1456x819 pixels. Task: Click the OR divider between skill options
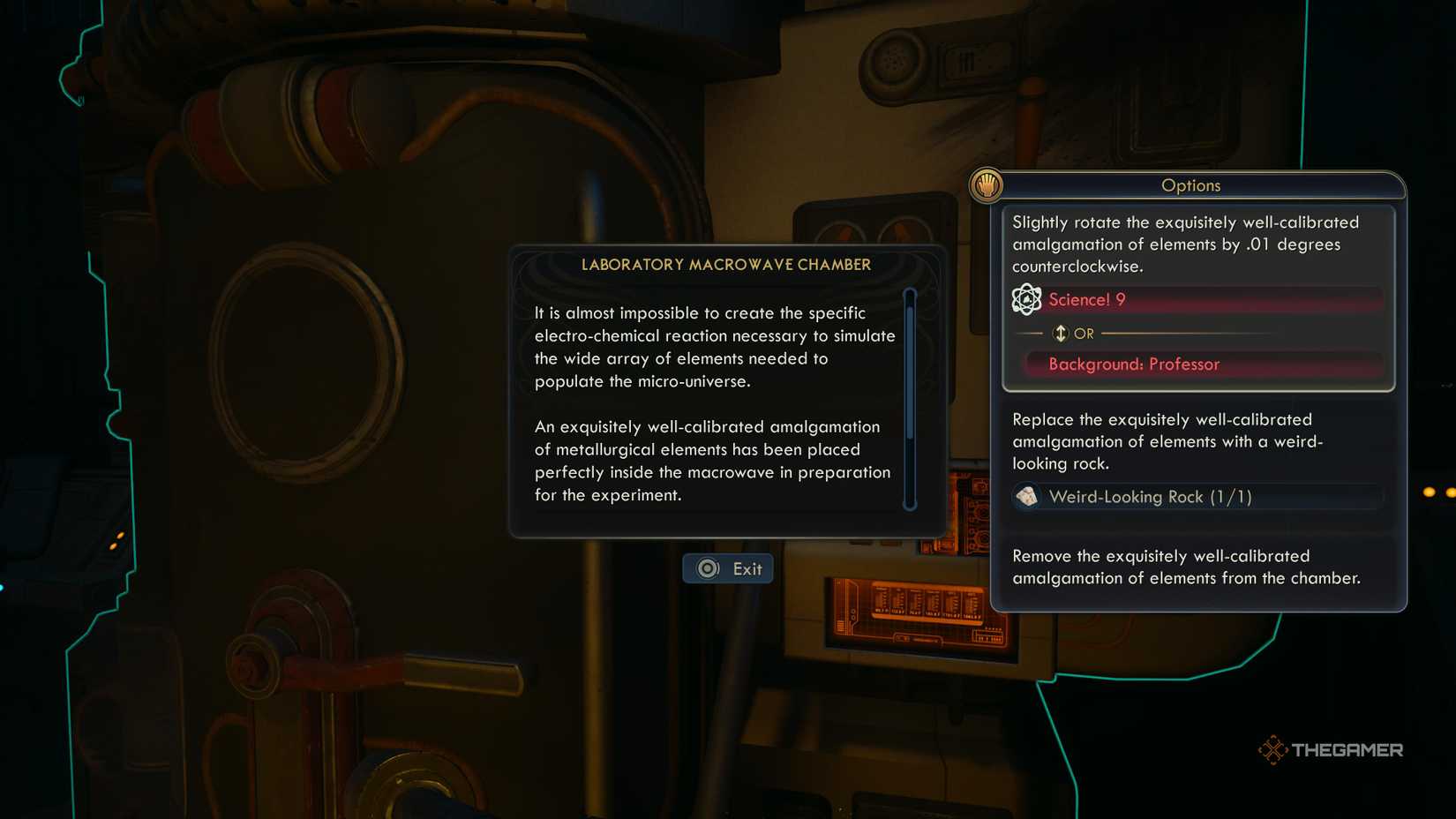tap(1084, 333)
